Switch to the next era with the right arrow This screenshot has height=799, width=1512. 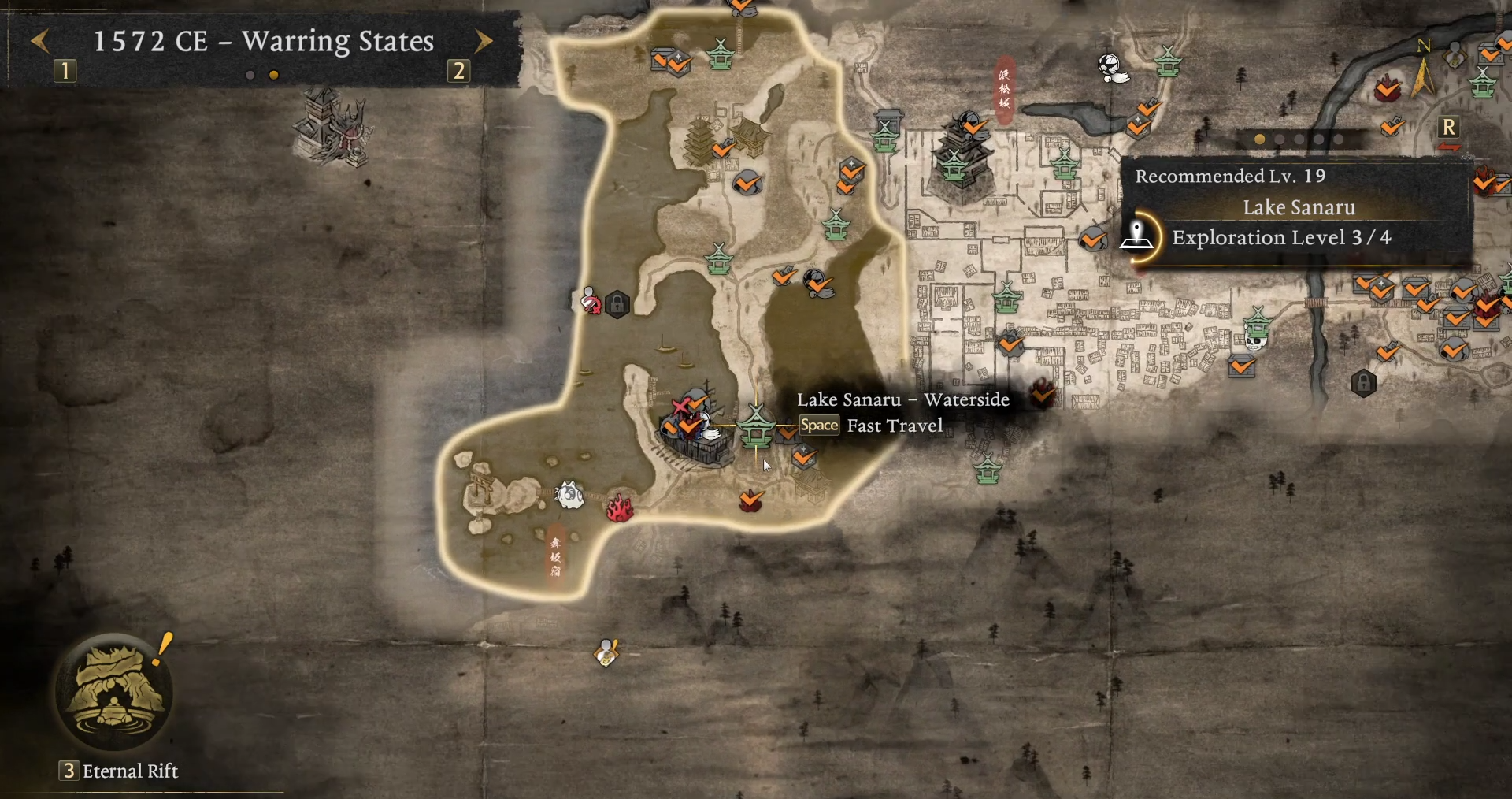(x=484, y=40)
